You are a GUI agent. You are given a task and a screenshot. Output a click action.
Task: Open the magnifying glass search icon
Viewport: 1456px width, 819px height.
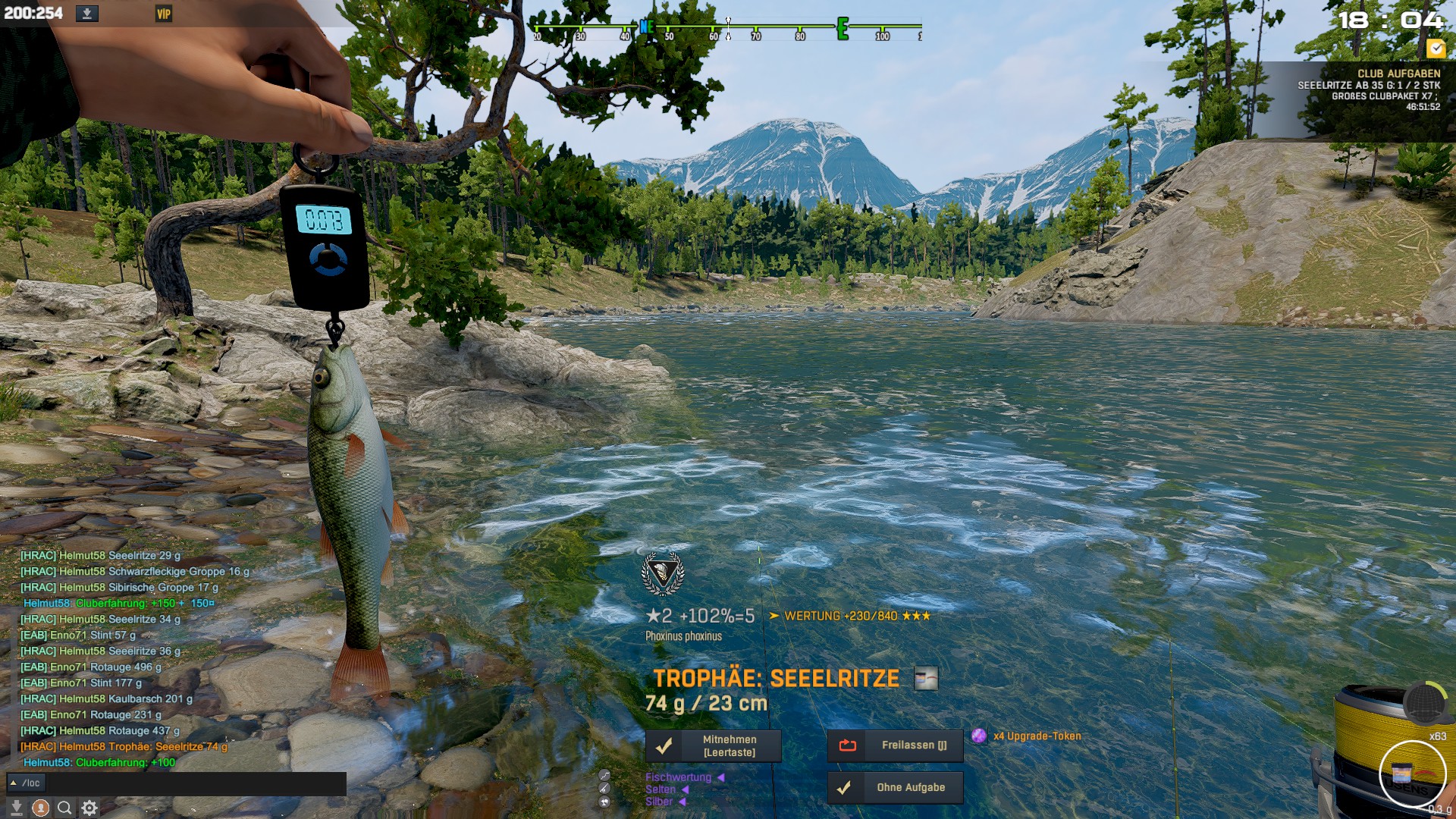pyautogui.click(x=65, y=808)
